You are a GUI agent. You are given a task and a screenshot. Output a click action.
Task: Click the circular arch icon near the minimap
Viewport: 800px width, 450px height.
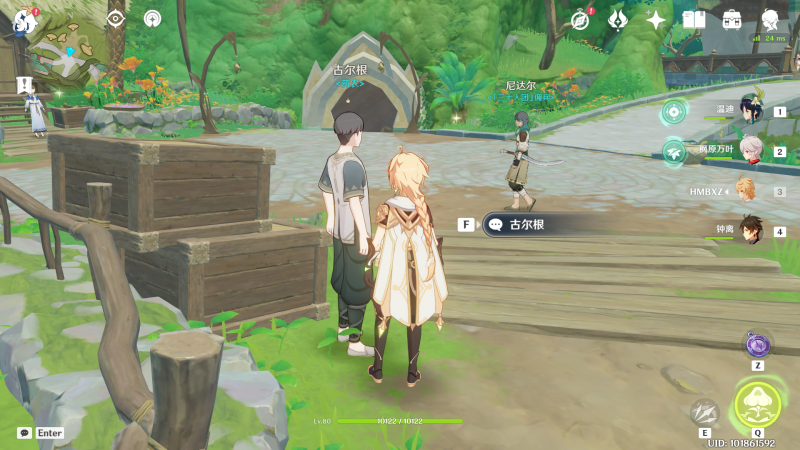152,19
